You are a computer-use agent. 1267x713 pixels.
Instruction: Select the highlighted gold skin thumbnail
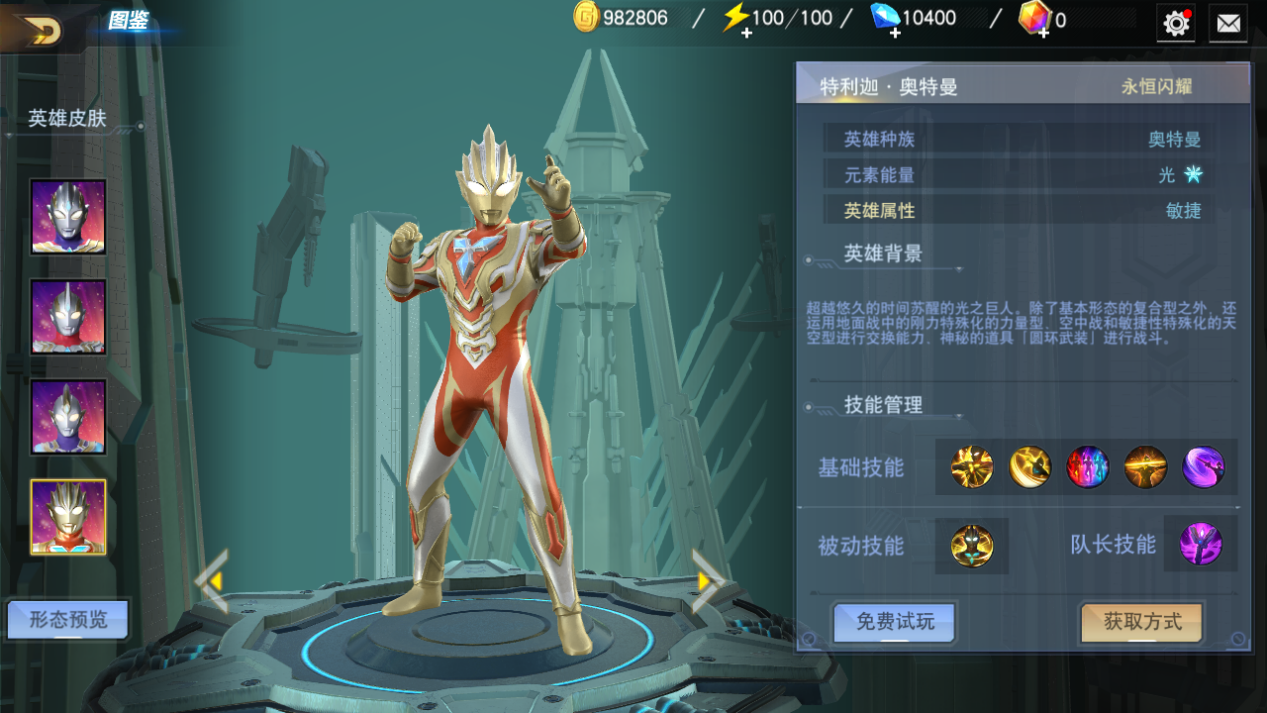point(68,517)
